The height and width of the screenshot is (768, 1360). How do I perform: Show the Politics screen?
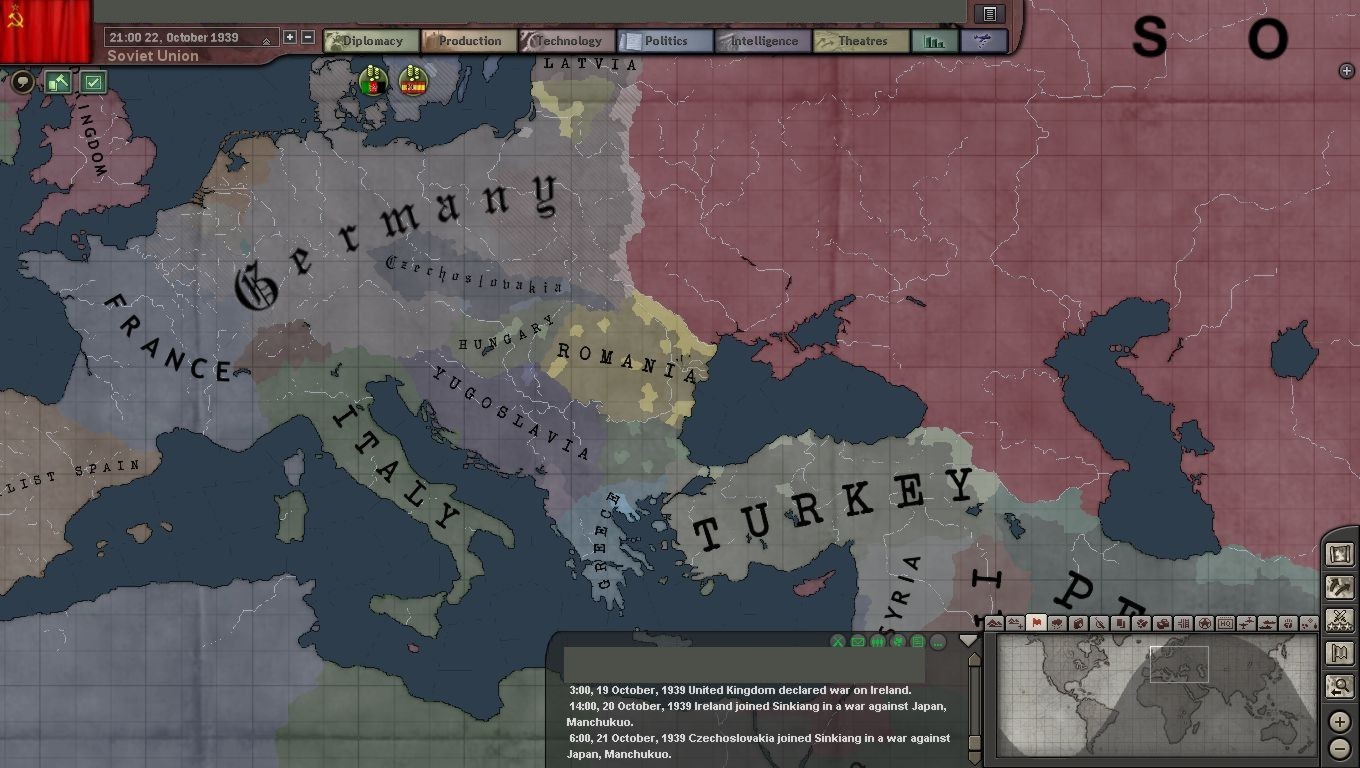[665, 41]
